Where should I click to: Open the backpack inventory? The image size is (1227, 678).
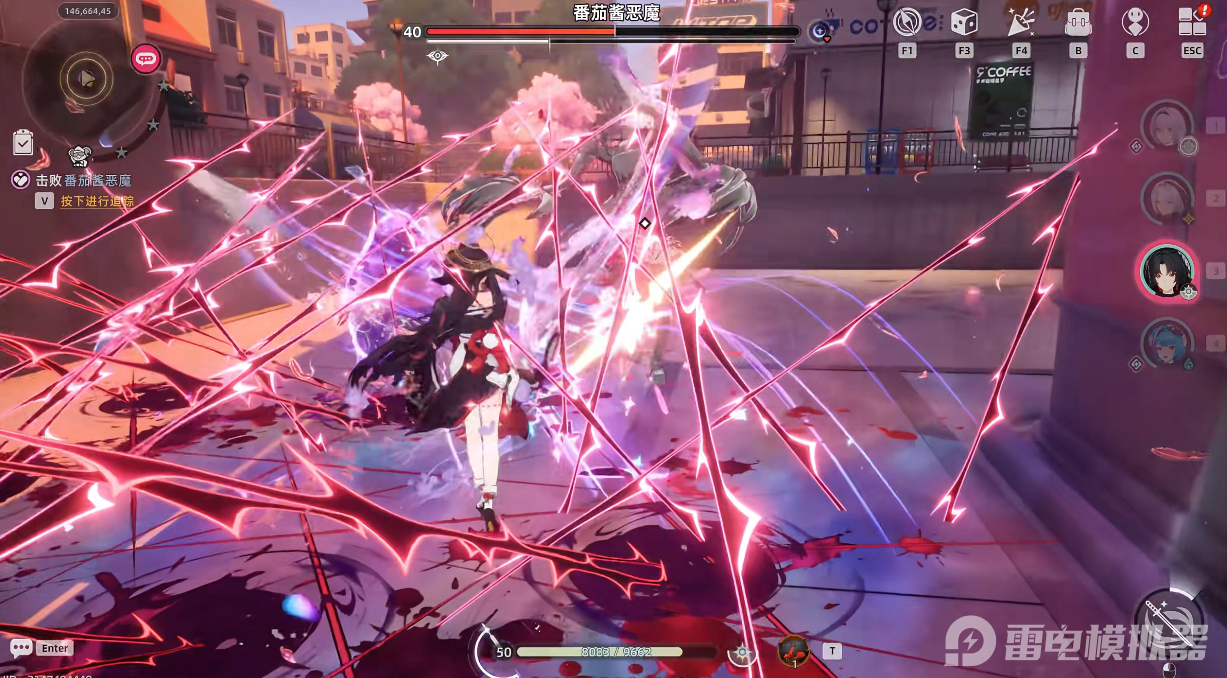point(1078,22)
